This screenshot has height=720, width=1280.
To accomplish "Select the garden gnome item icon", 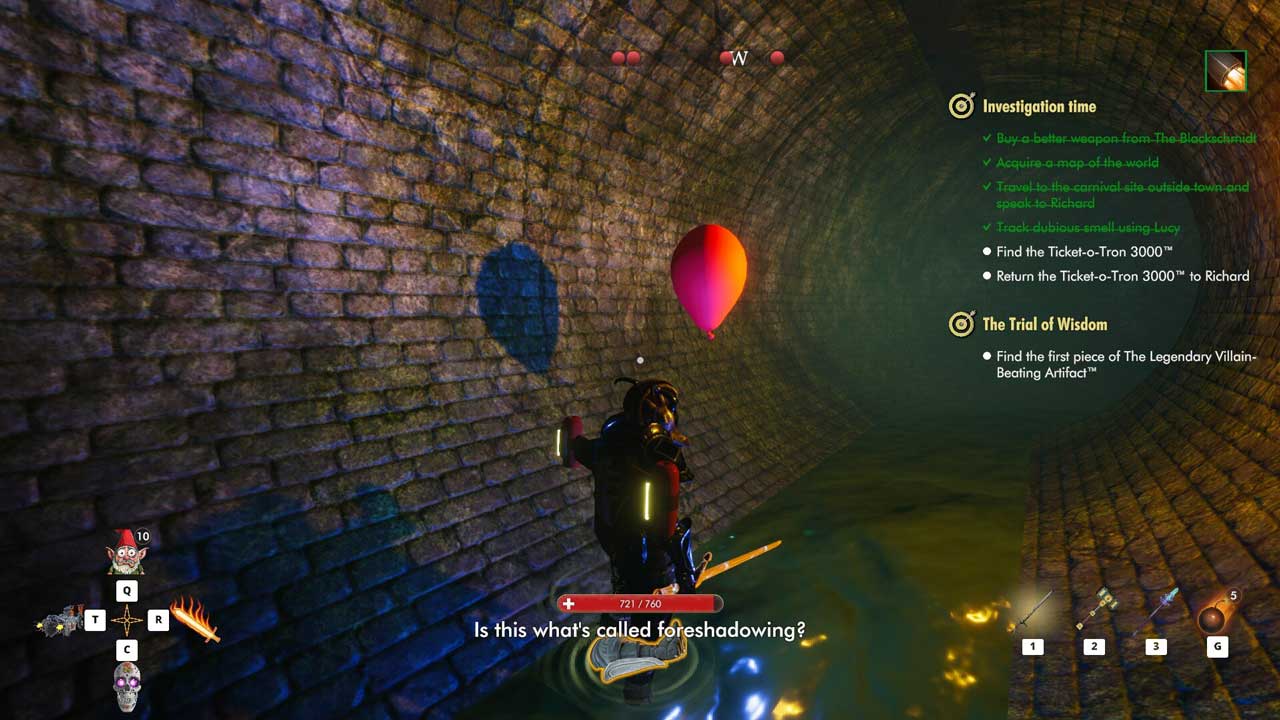I will (x=127, y=553).
